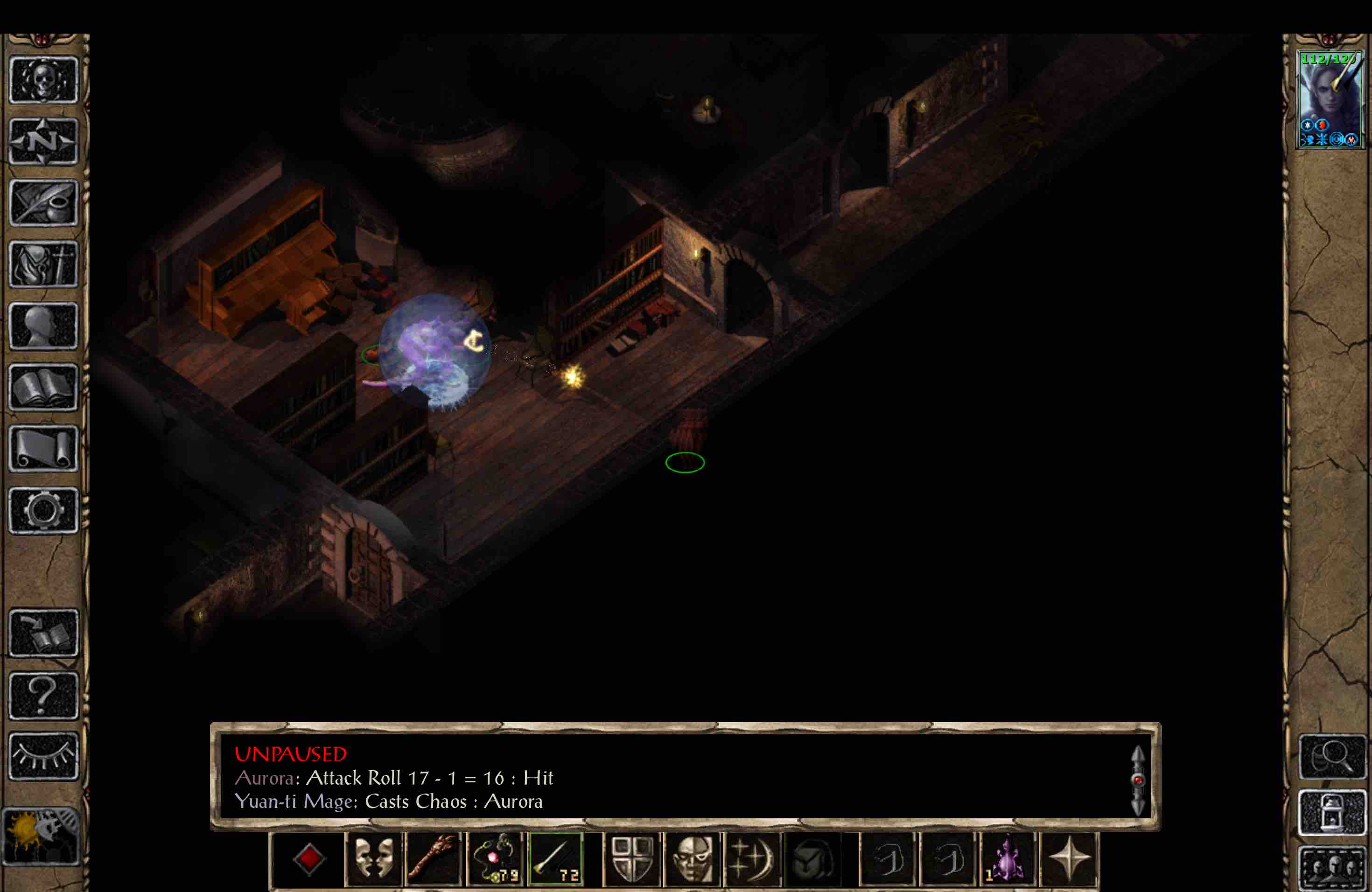Screen dimensions: 1372x892
Task: Select Aurora by clicking her portrait
Action: [x=1330, y=98]
